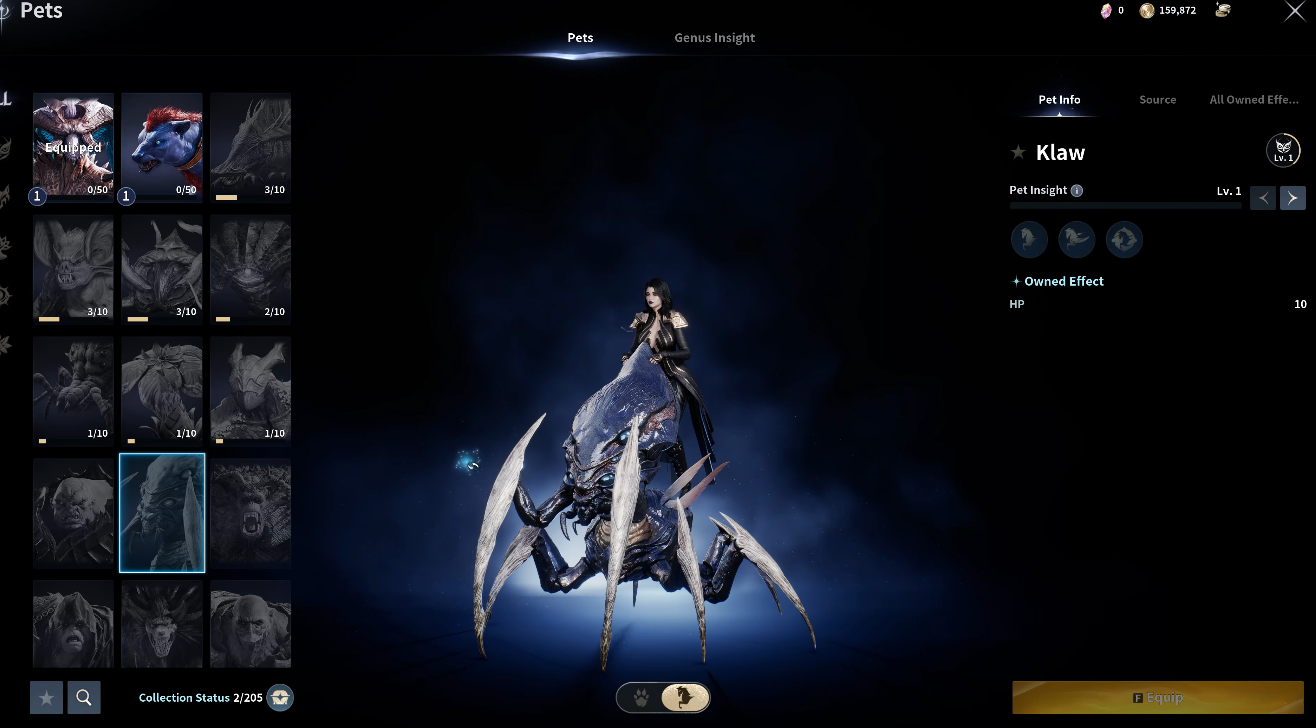This screenshot has width=1316, height=728.
Task: Go to next Pet Insight level
Action: 1292,197
